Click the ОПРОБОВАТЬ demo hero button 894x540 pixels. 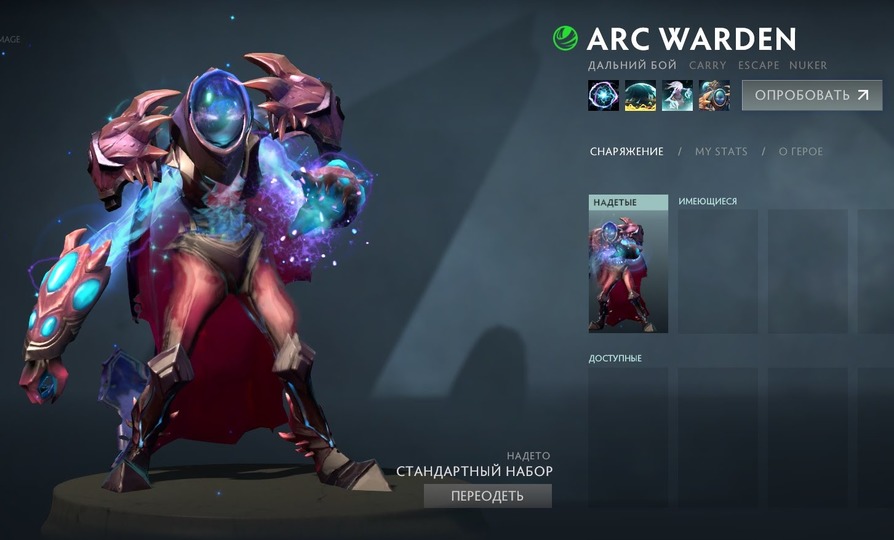pos(811,95)
